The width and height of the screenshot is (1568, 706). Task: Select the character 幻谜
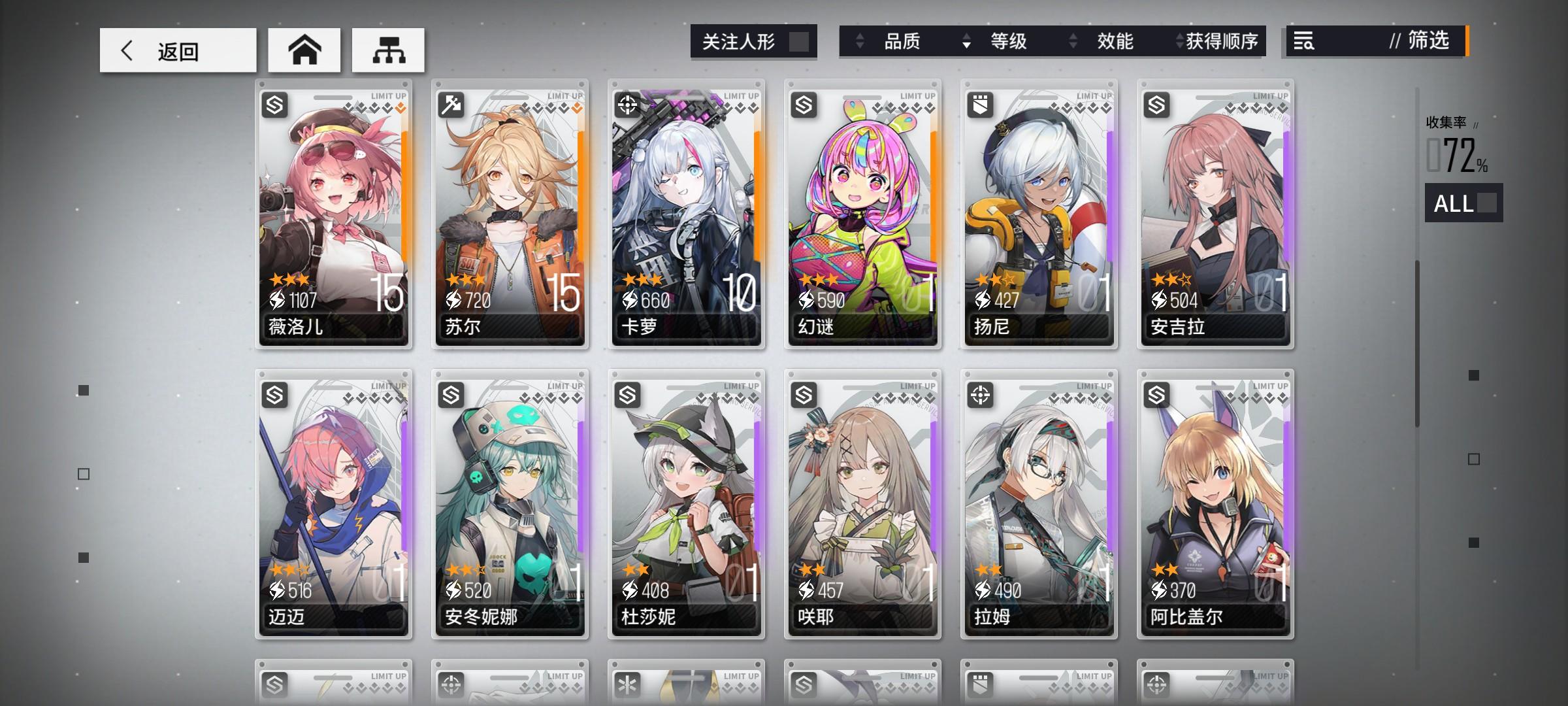tap(862, 216)
